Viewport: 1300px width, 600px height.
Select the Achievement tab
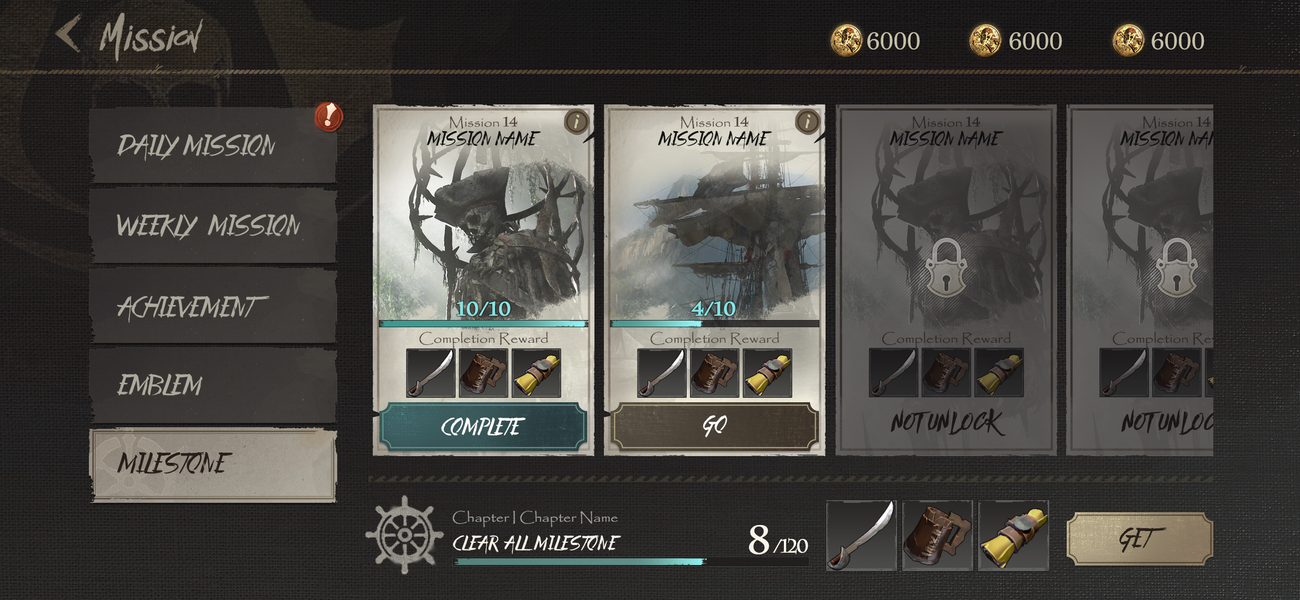212,306
